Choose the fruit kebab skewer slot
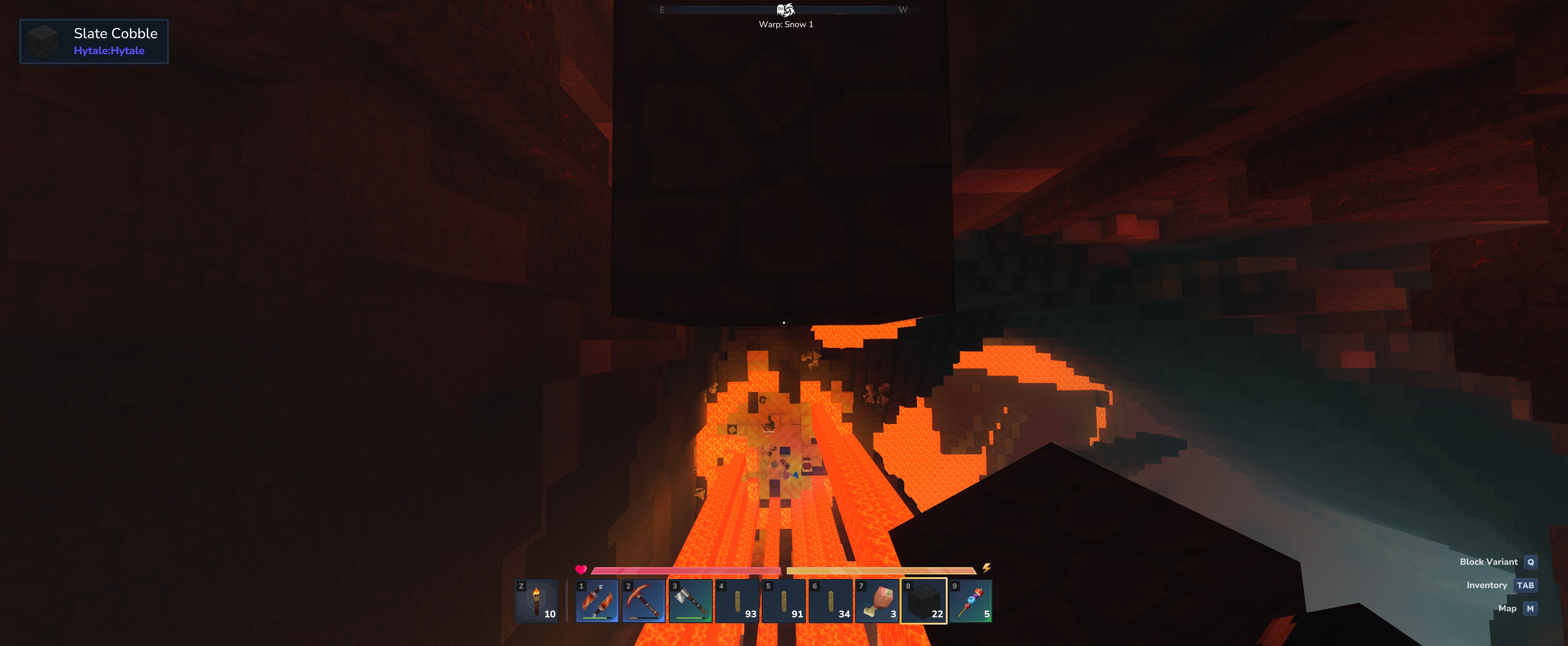The width and height of the screenshot is (1568, 646). coord(970,601)
